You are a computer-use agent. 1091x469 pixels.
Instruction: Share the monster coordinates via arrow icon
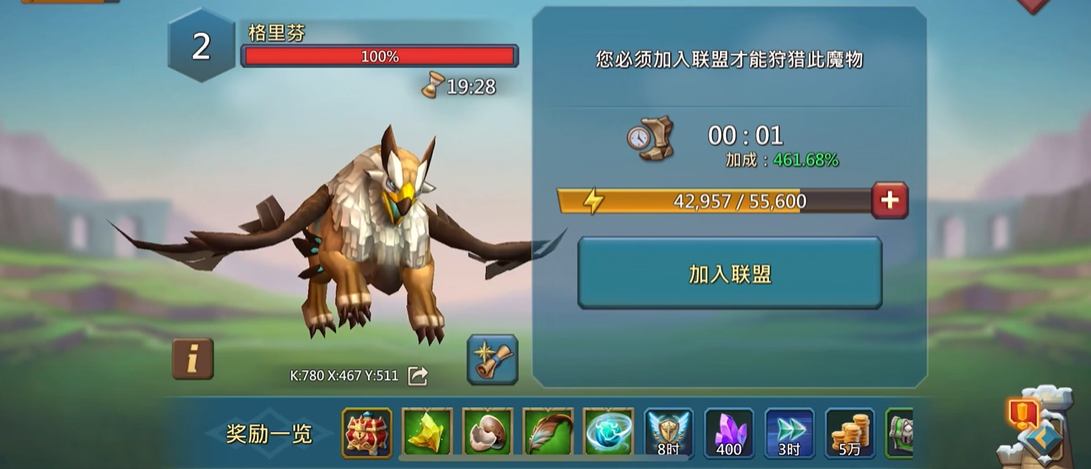(x=418, y=376)
